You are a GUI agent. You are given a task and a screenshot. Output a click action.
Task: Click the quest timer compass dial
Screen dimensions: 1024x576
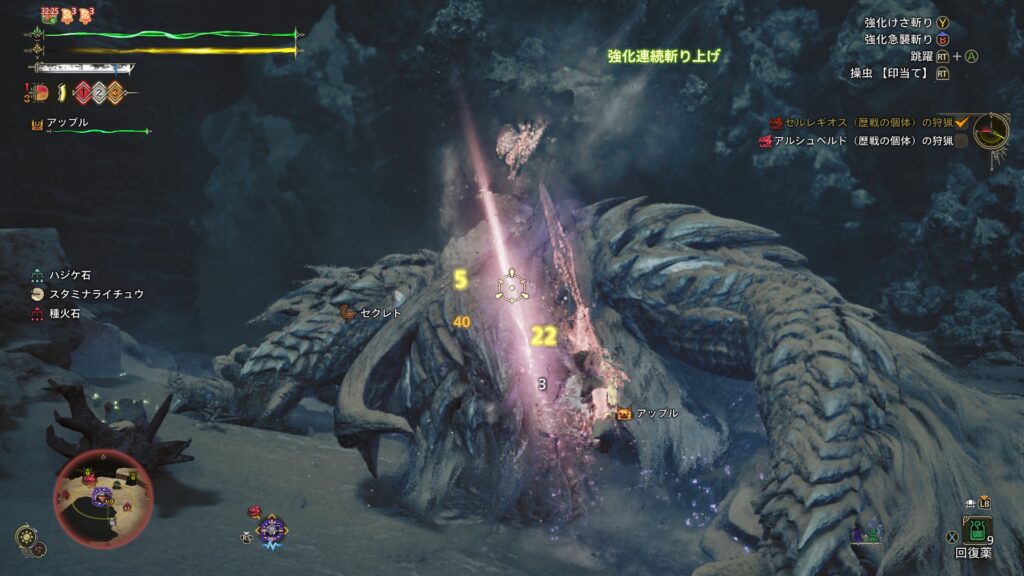(x=991, y=130)
